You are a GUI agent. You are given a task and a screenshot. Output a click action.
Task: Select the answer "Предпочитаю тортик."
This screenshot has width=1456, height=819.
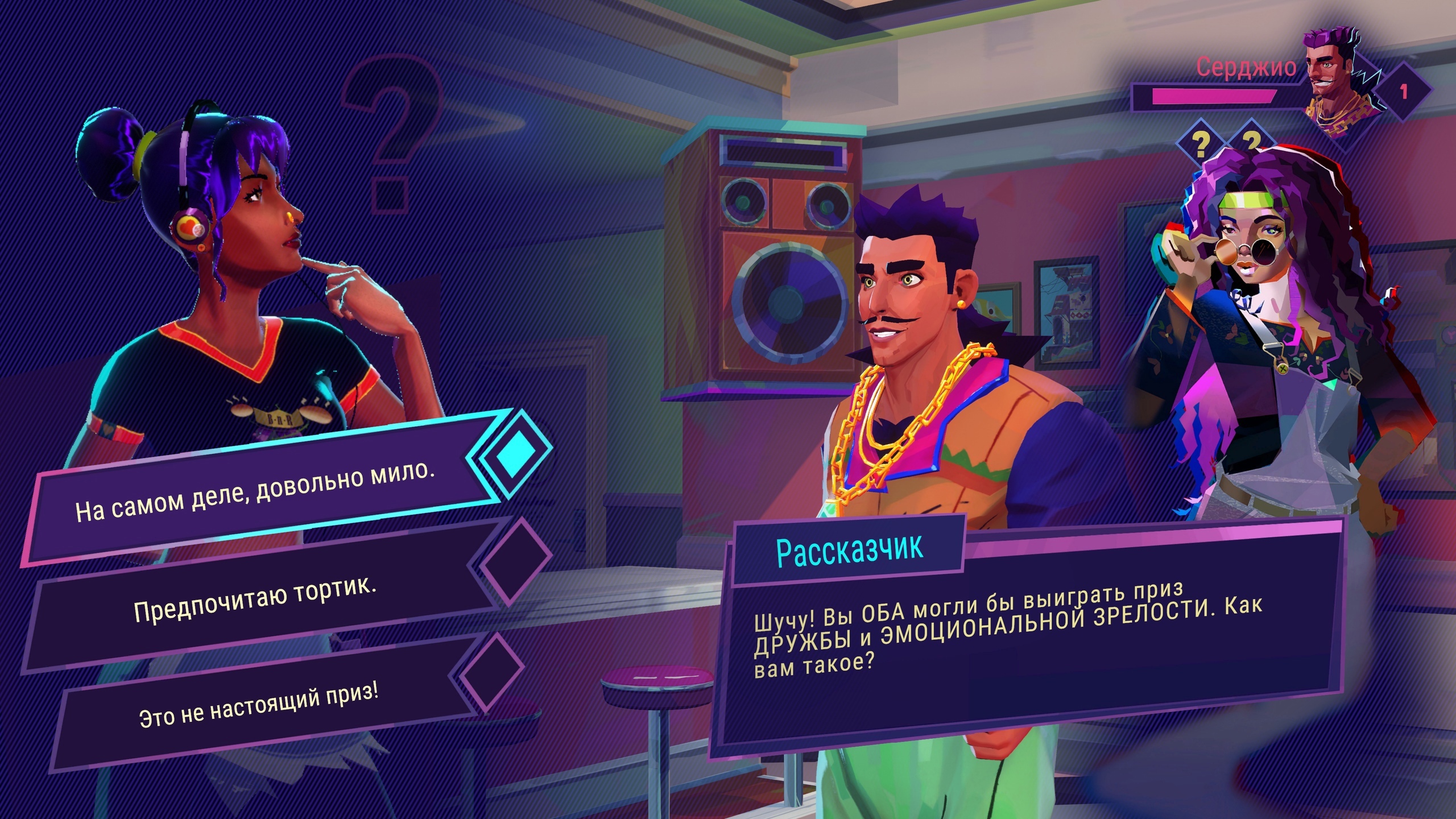pos(256,601)
